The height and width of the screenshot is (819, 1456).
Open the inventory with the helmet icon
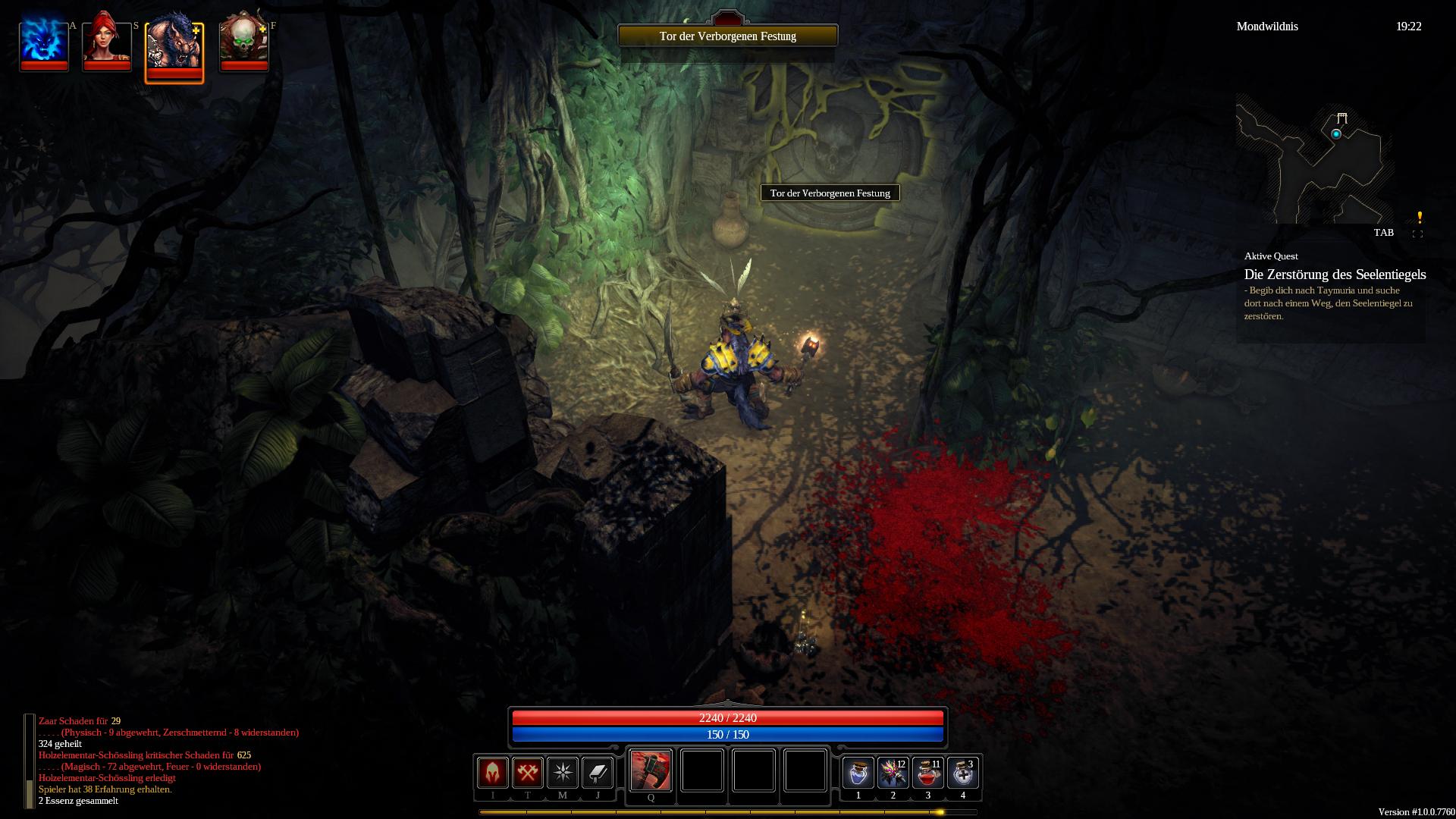(492, 773)
